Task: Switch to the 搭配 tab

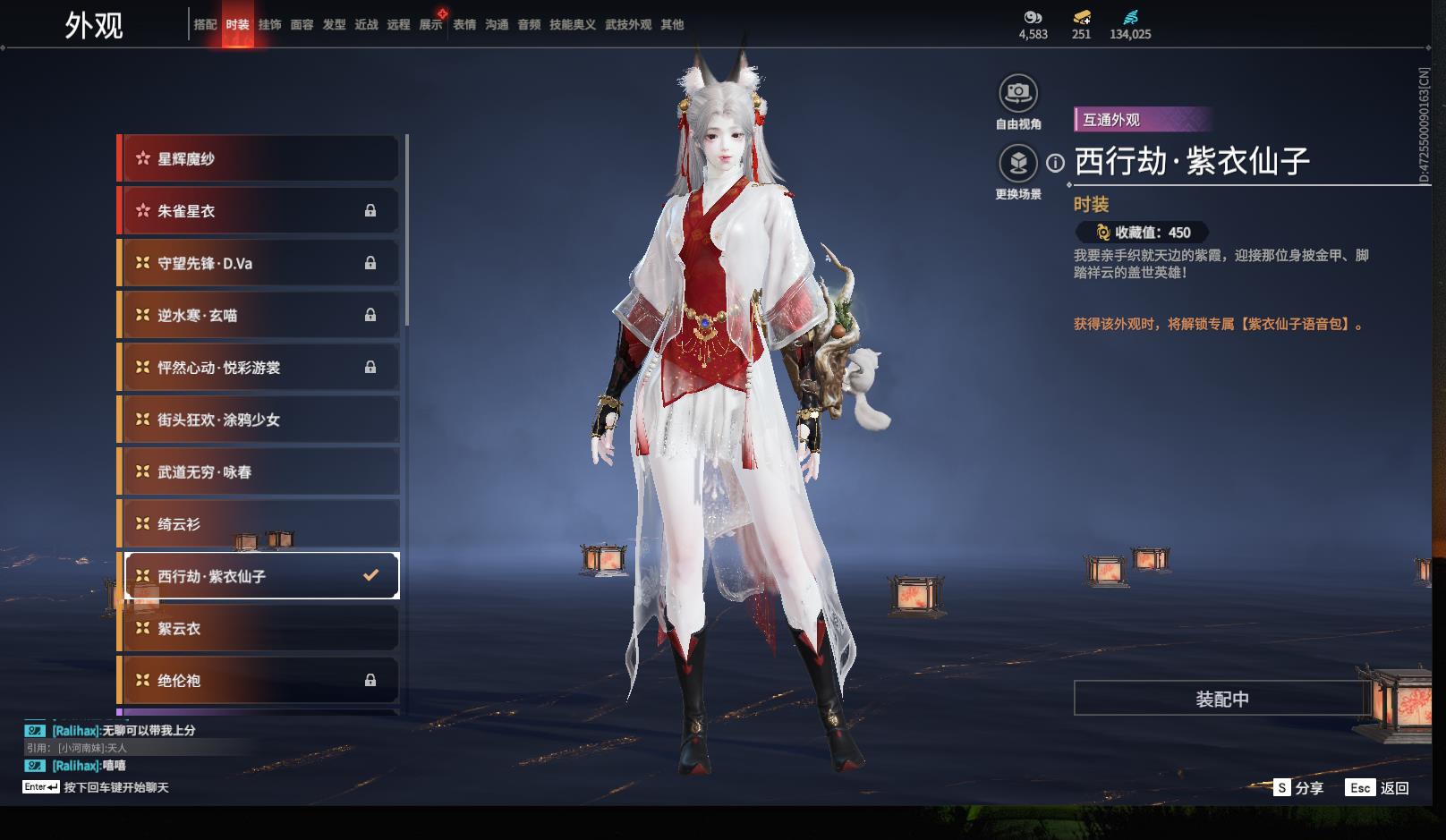Action: click(x=205, y=25)
